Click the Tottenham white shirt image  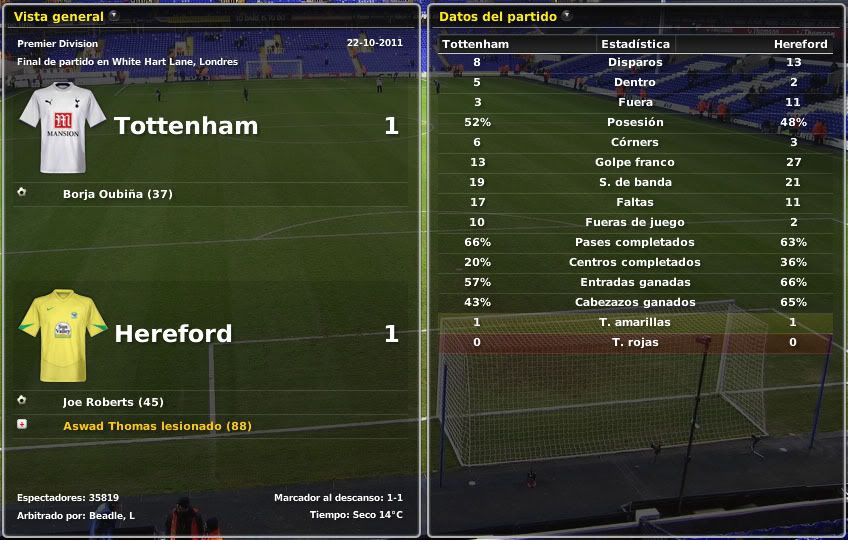pos(62,130)
